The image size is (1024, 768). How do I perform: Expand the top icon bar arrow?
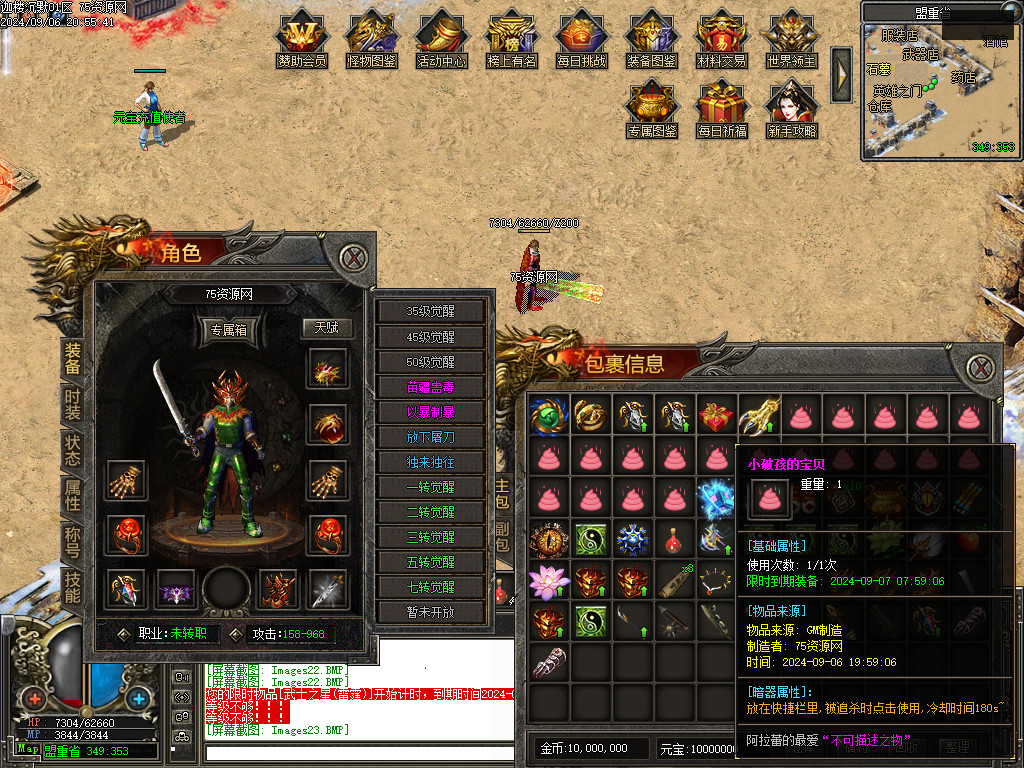pyautogui.click(x=842, y=74)
